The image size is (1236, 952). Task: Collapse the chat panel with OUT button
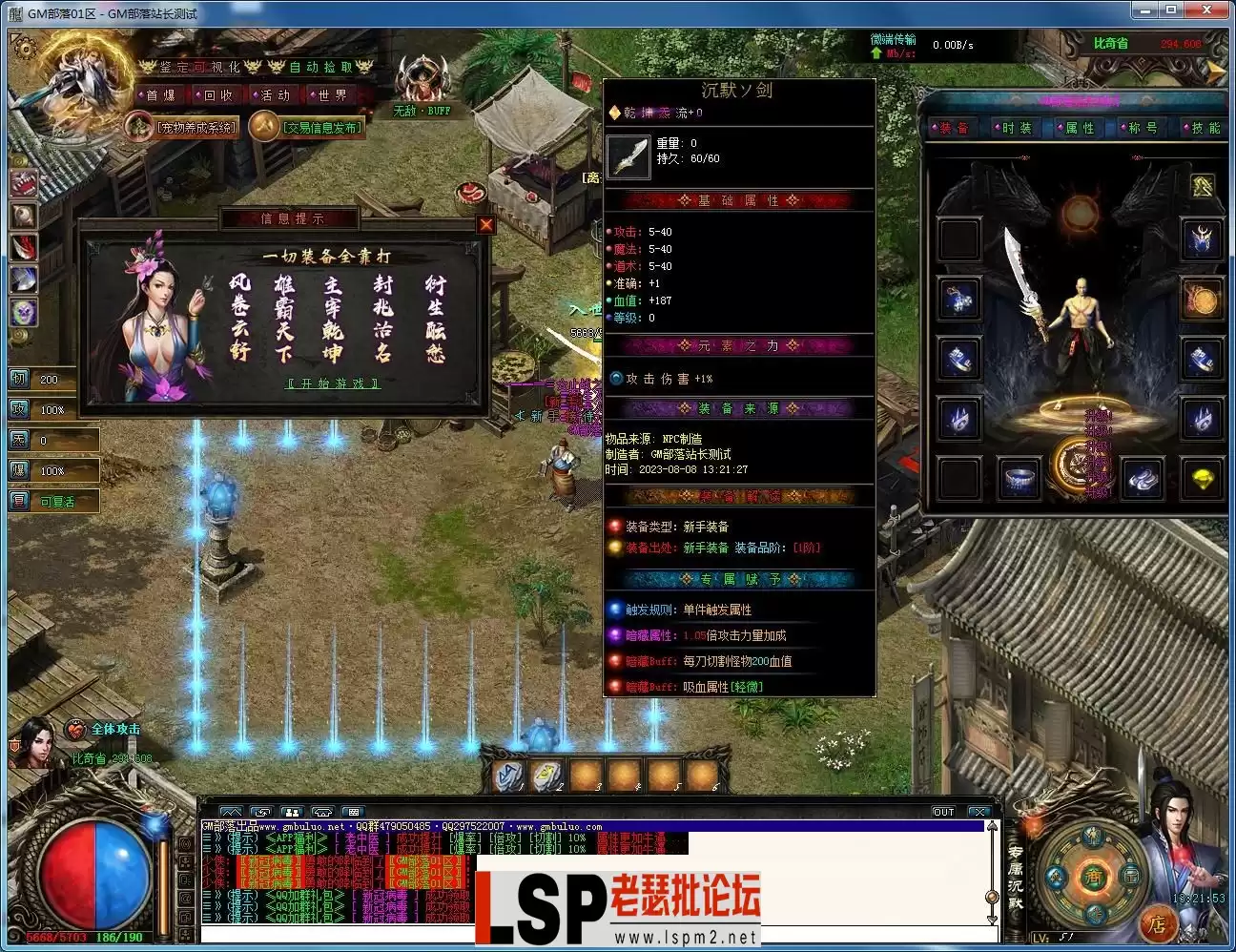click(x=943, y=812)
